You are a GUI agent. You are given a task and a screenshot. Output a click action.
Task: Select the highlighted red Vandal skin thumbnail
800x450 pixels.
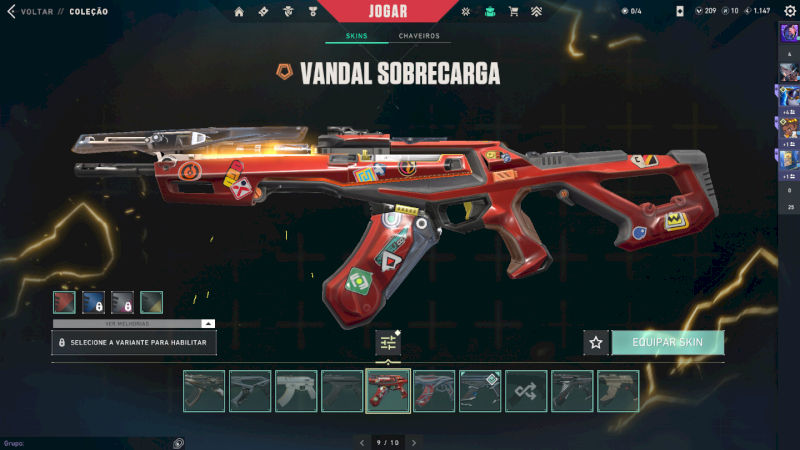388,391
